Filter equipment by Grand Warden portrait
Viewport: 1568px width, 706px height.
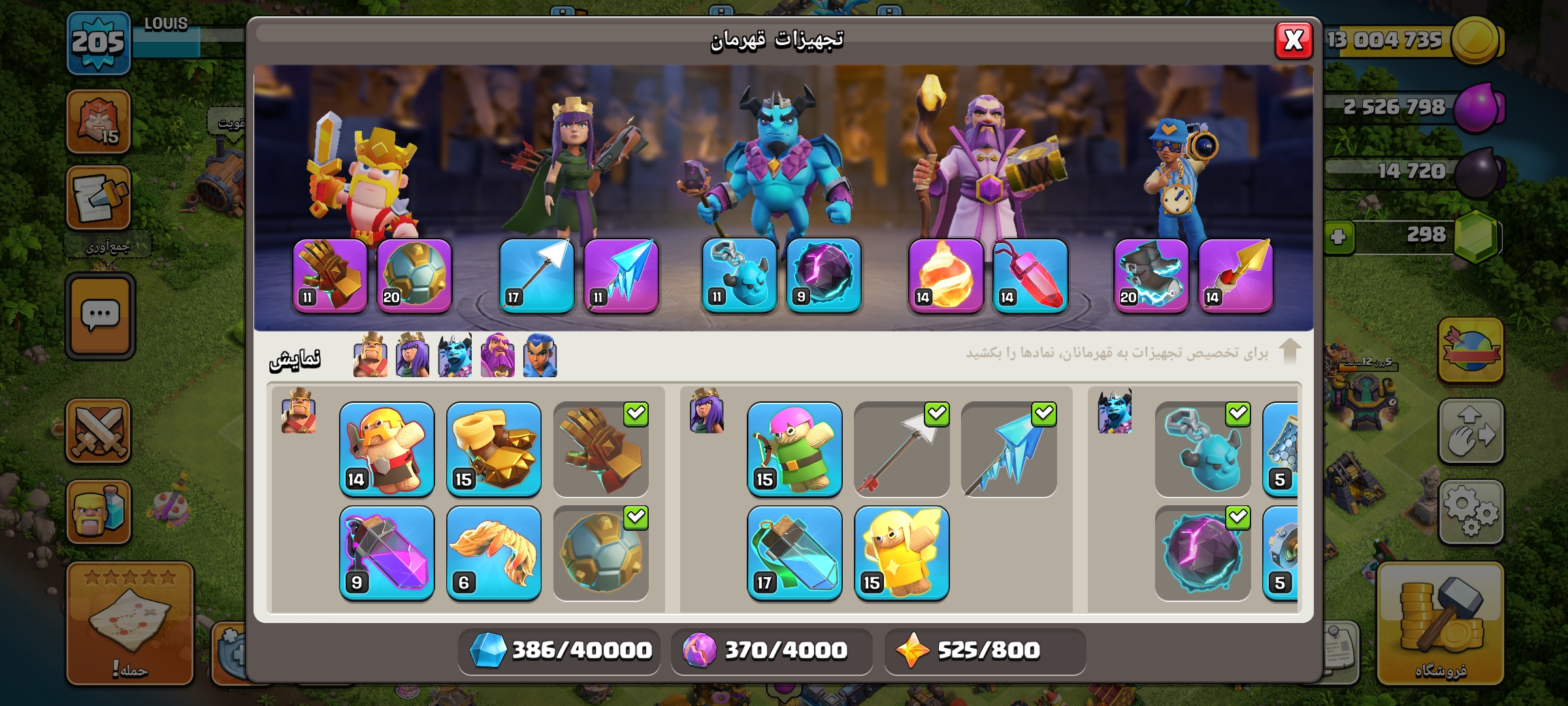click(498, 356)
